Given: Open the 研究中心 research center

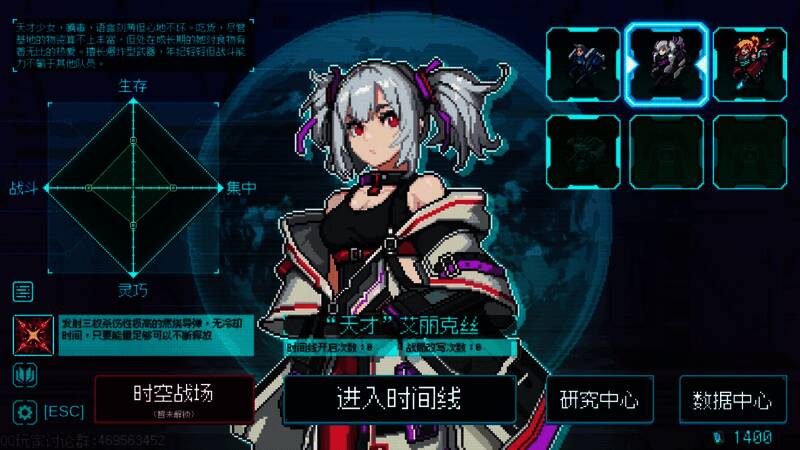Looking at the screenshot, I should (599, 399).
